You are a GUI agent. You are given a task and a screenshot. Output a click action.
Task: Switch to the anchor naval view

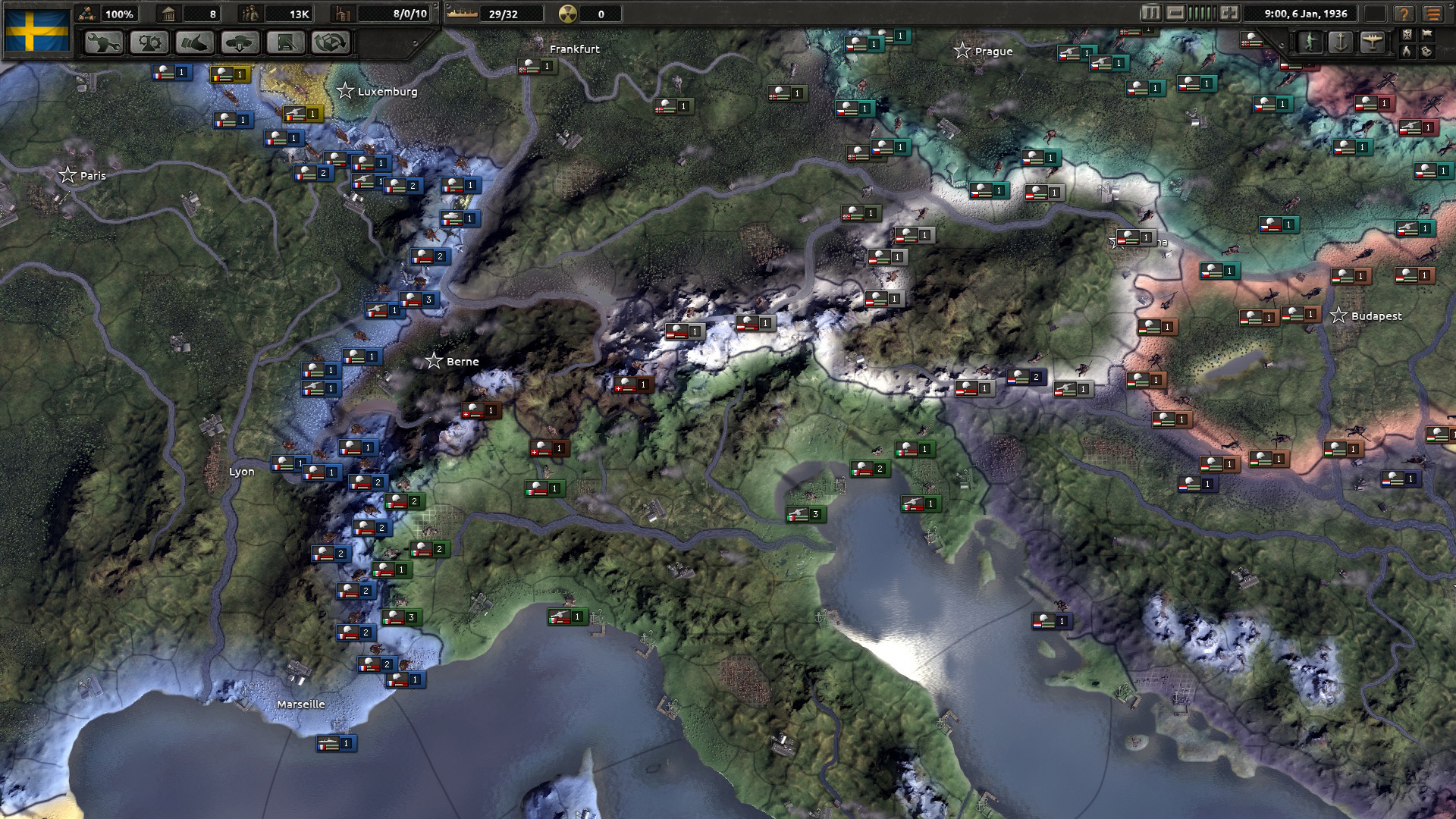(x=1341, y=42)
